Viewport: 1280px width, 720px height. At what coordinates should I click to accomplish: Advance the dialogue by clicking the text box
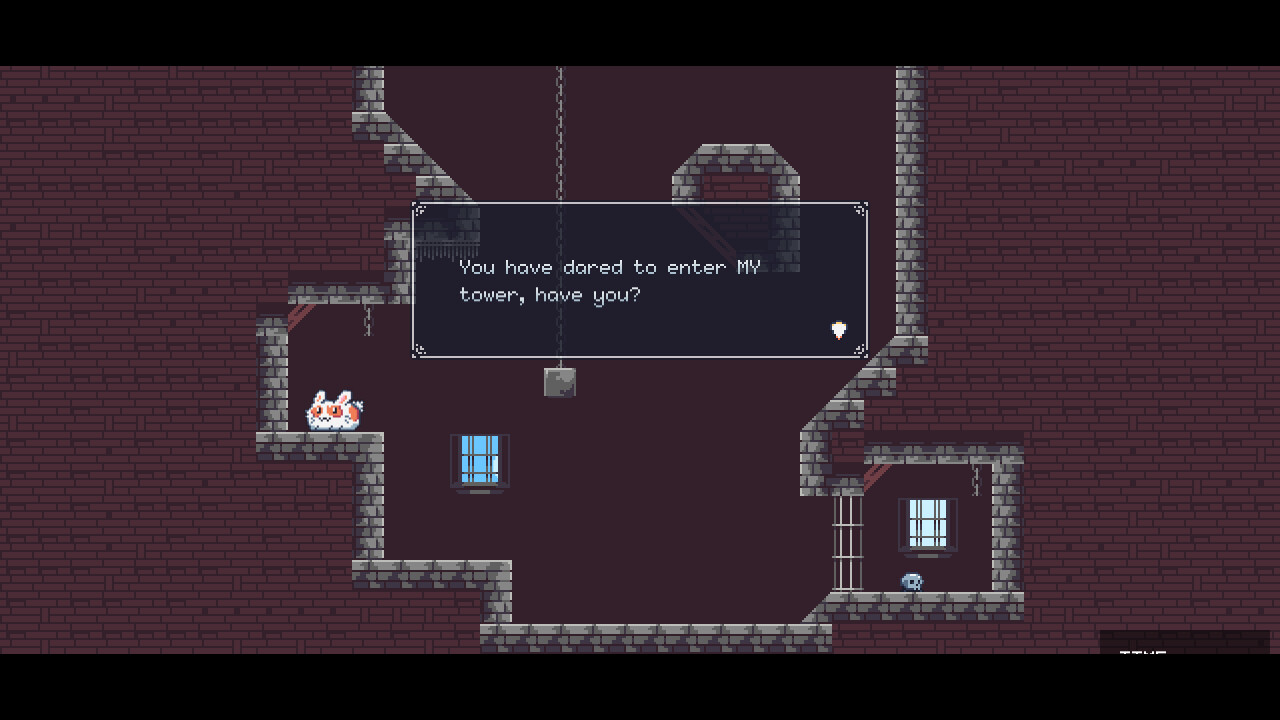coord(640,280)
